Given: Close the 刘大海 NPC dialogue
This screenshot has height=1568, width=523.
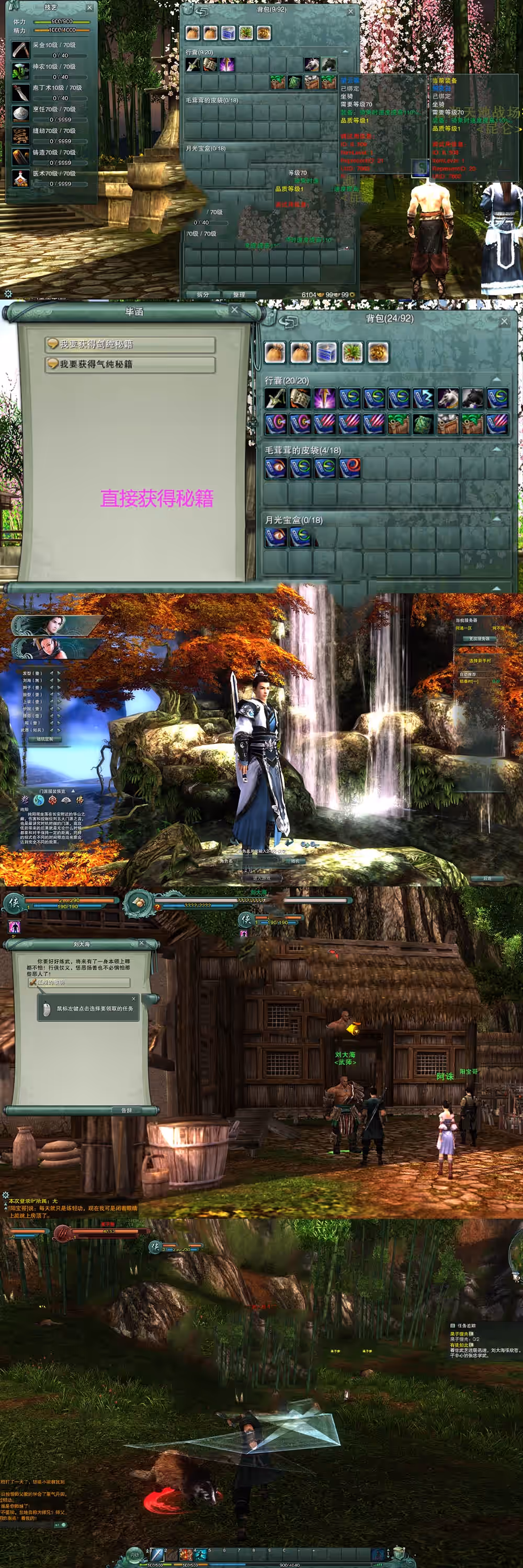Looking at the screenshot, I should 141,943.
